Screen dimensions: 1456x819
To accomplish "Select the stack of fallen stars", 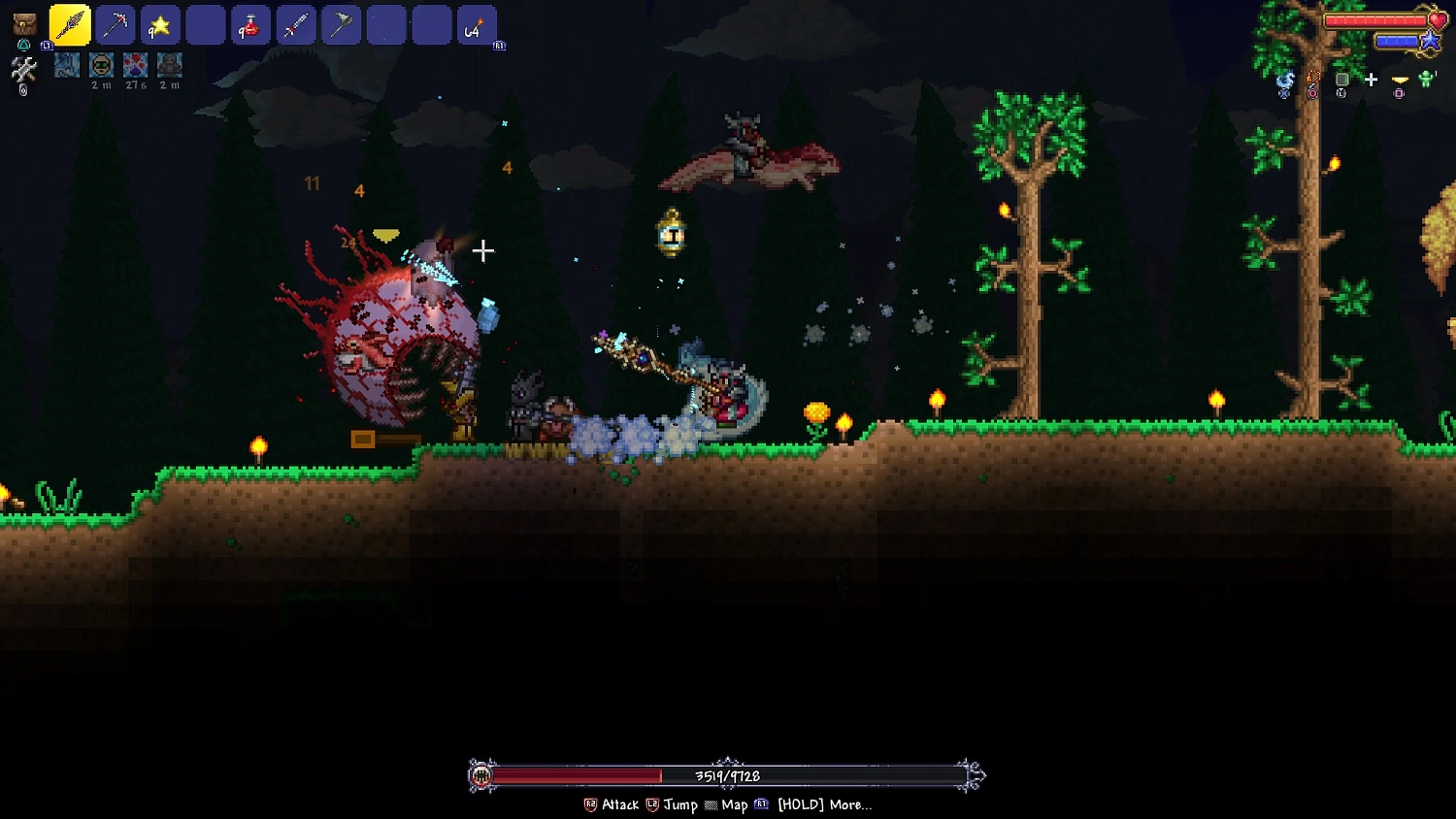I will [x=160, y=24].
